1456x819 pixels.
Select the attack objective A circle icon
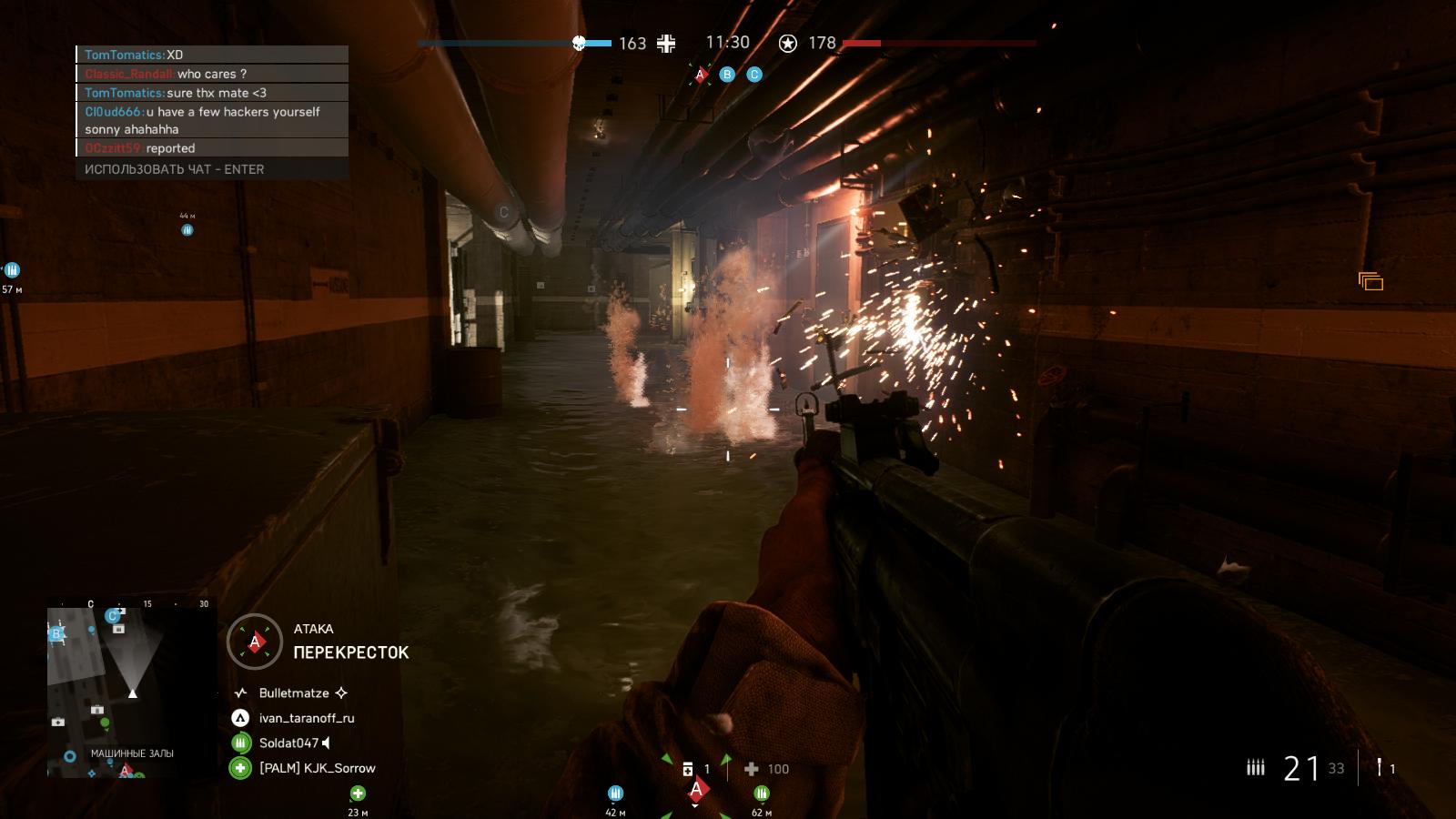pos(255,642)
